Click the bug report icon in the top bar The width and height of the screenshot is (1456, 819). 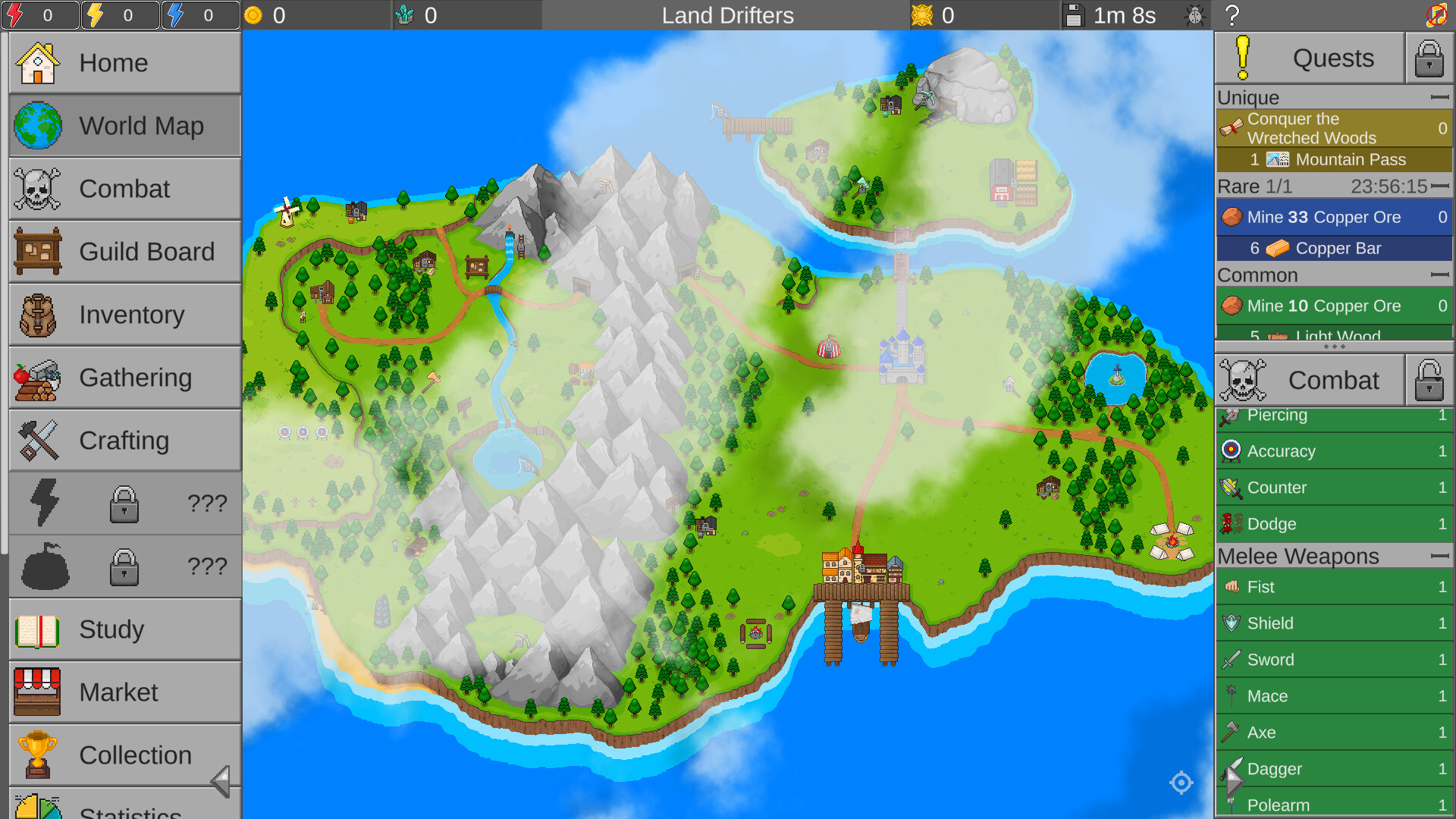(x=1194, y=15)
